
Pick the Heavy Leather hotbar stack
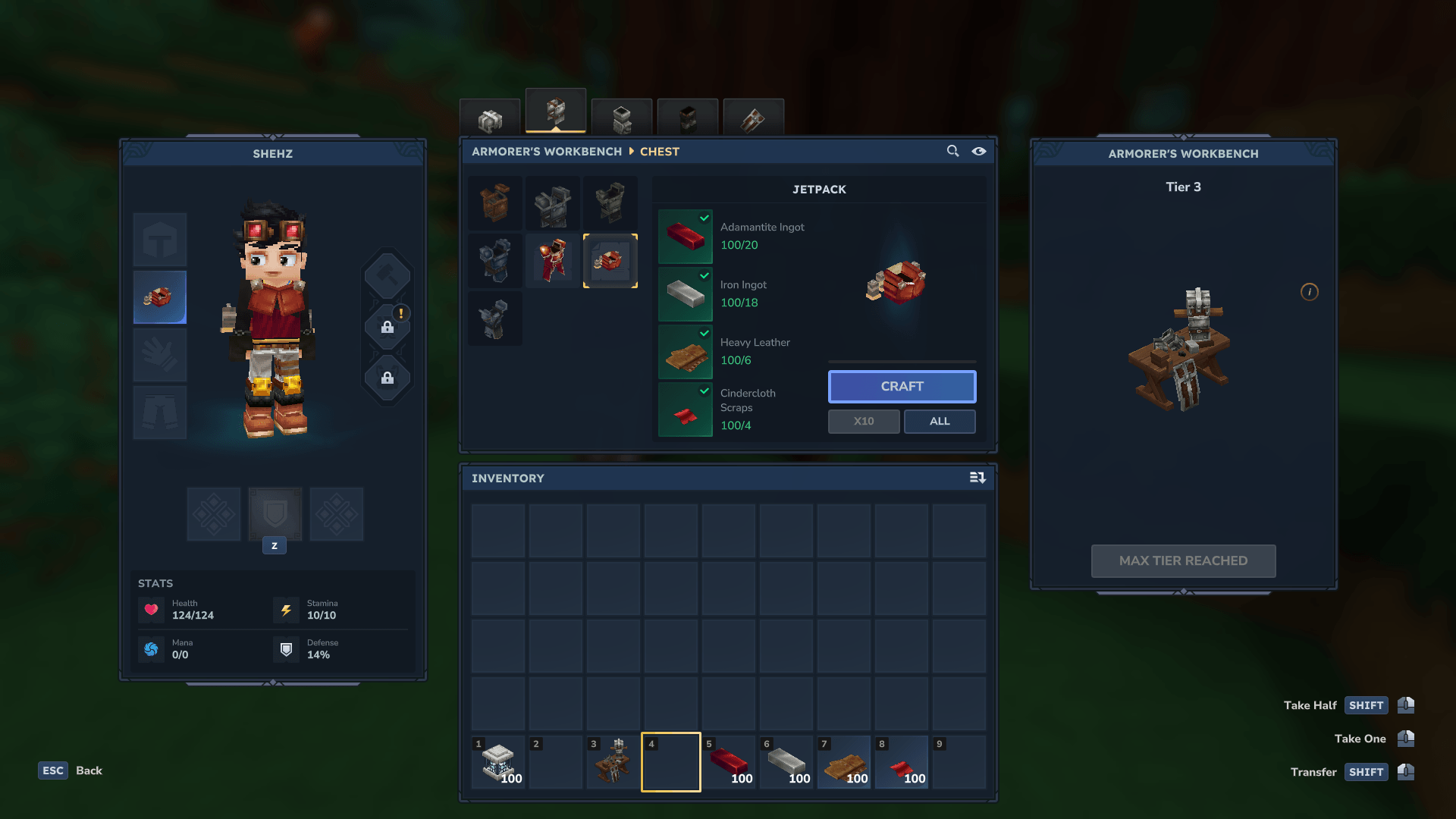(844, 762)
